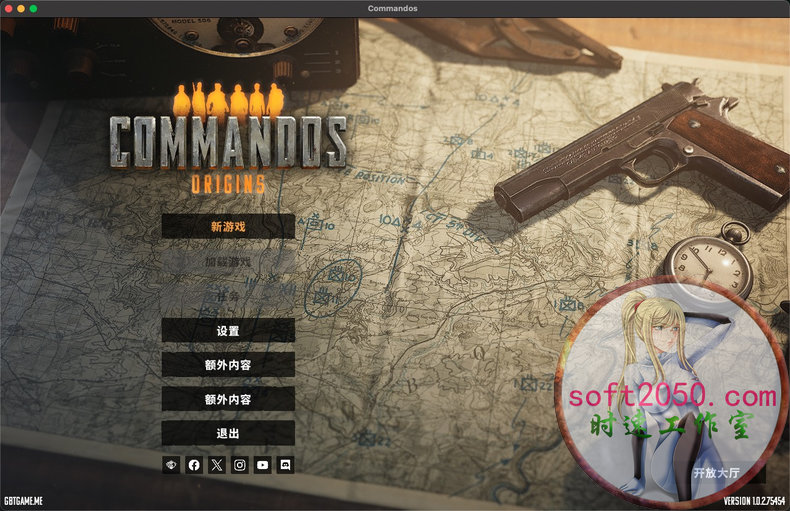Minimize the window using the yellow button
790x511 pixels.
pyautogui.click(x=21, y=8)
